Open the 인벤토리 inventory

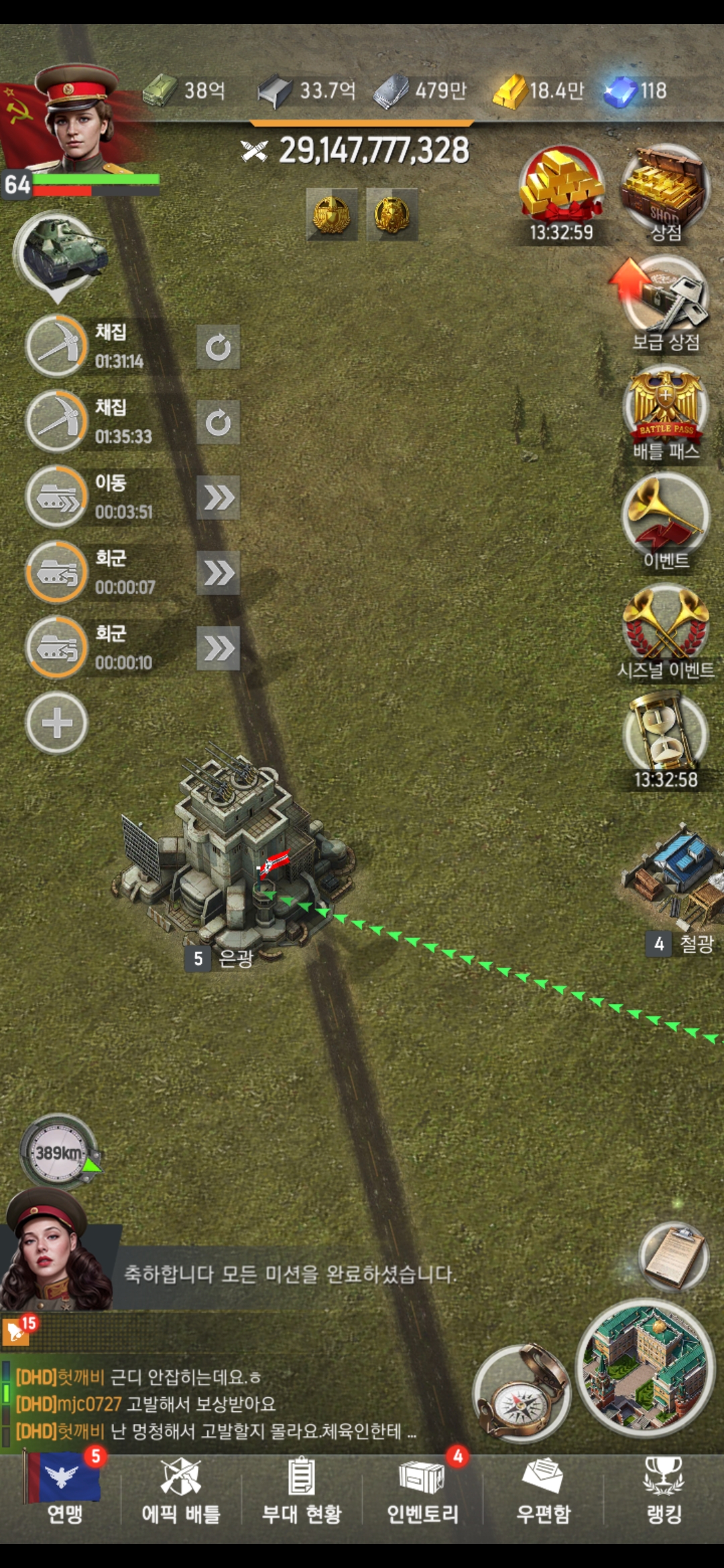coord(422,1488)
